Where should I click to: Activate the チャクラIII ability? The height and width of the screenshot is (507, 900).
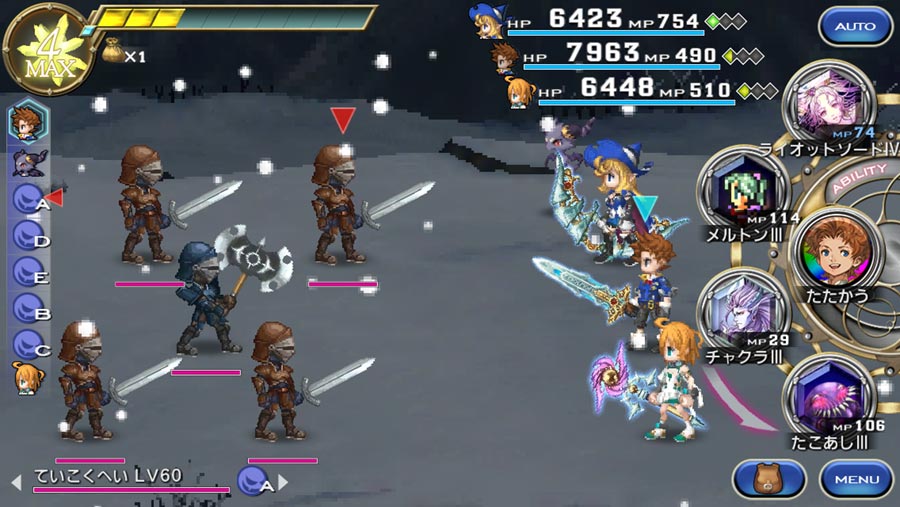point(740,312)
